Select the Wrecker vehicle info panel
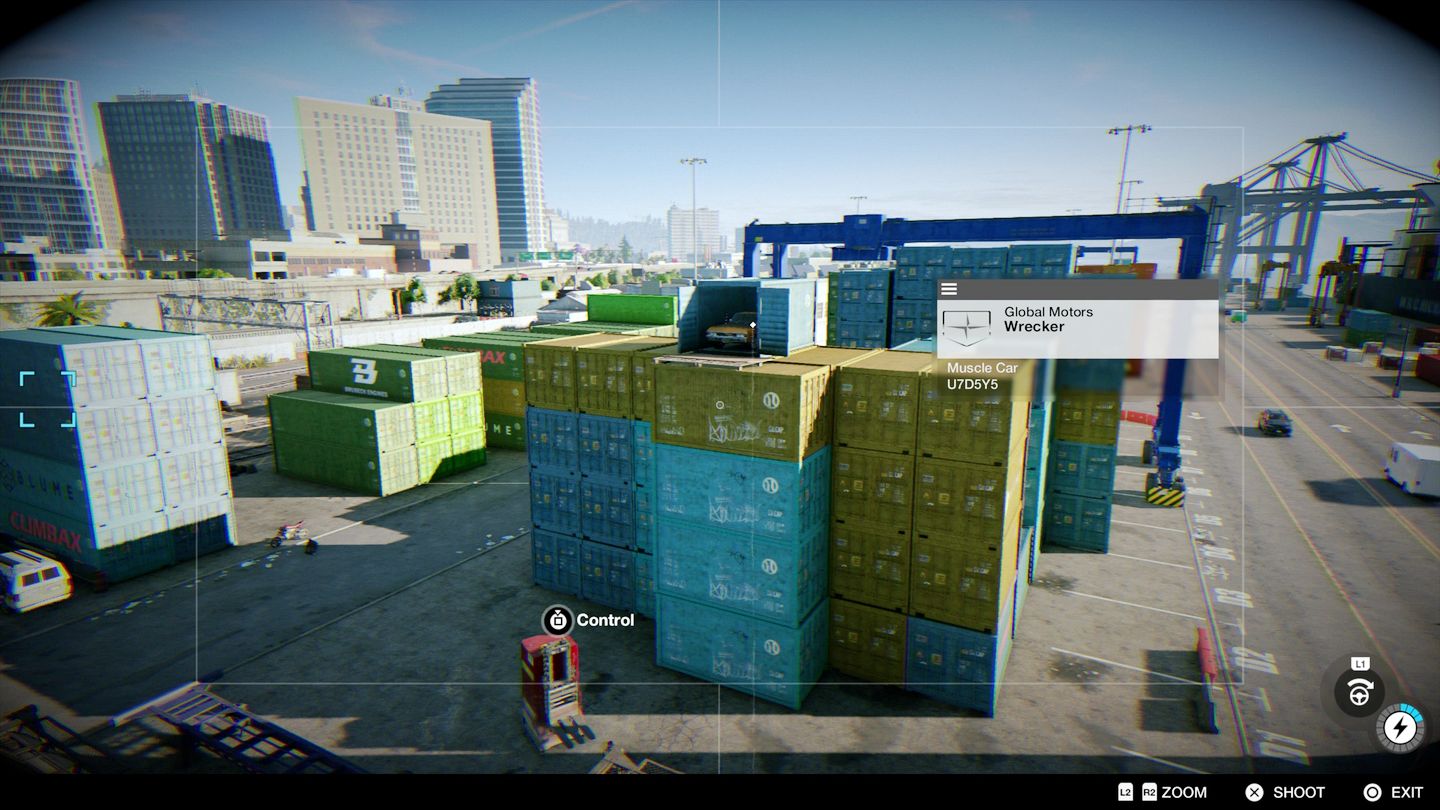 pos(1080,330)
